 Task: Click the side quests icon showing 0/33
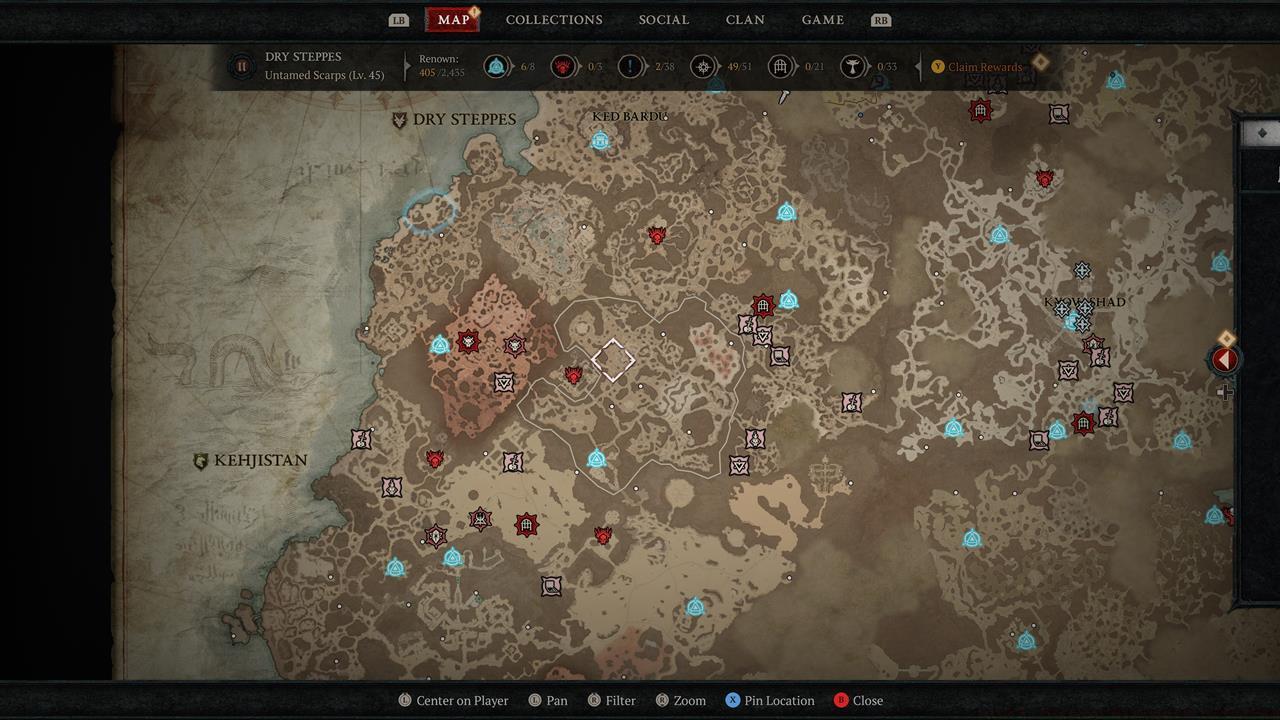[853, 66]
